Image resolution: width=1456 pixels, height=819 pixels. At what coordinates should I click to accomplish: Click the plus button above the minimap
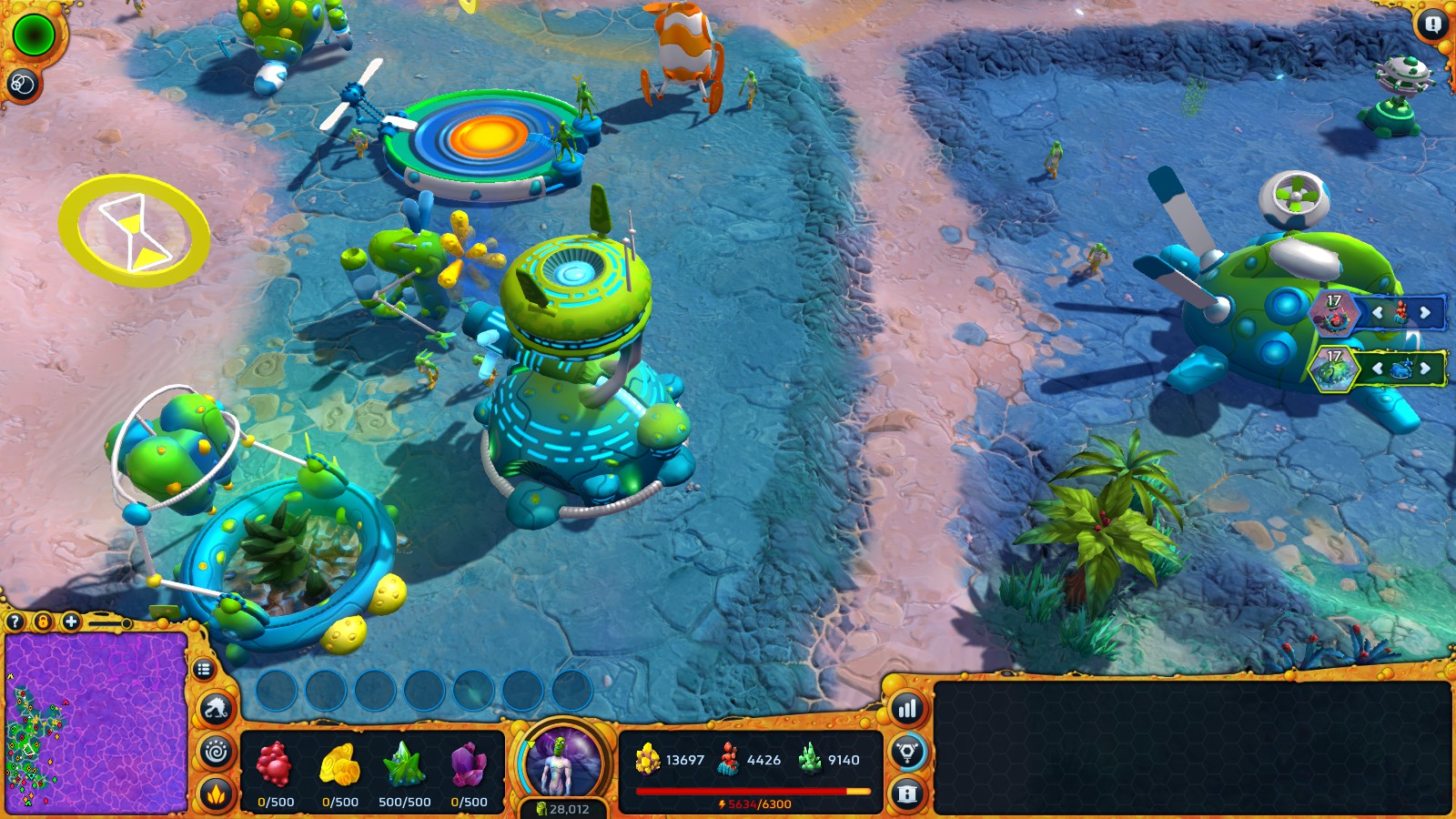[71, 622]
